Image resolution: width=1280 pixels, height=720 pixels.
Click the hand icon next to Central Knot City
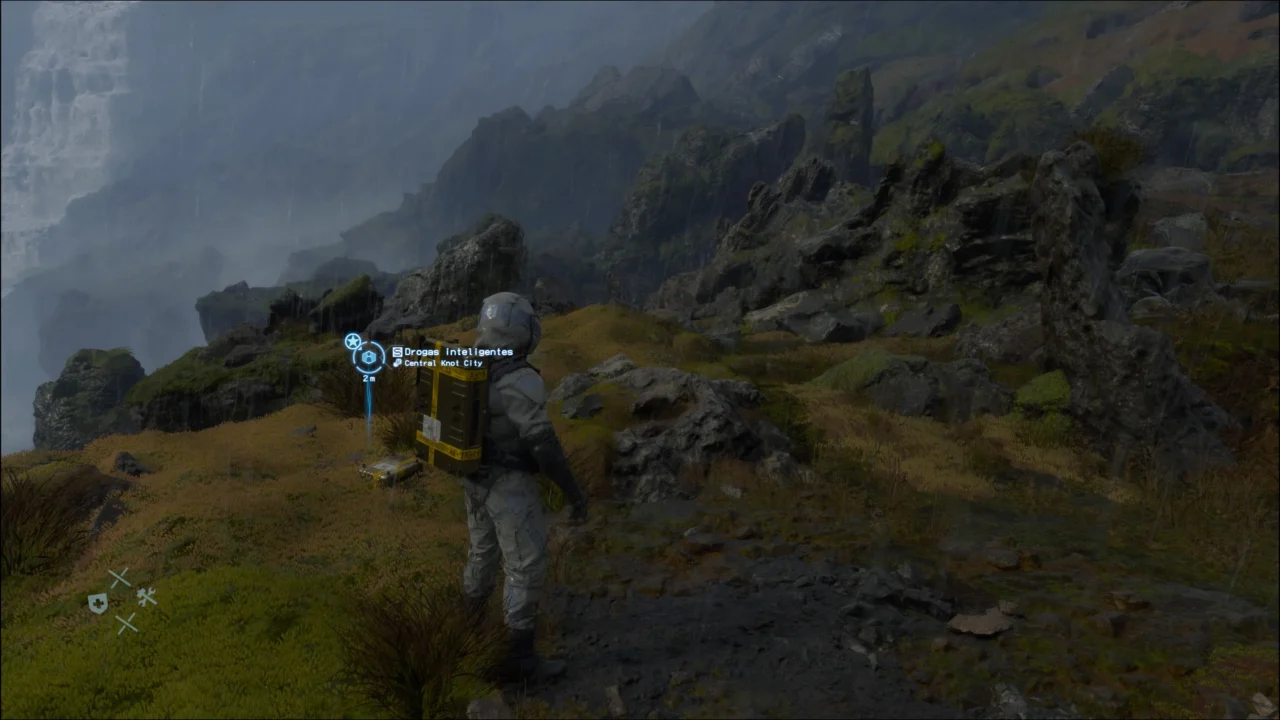(x=398, y=364)
